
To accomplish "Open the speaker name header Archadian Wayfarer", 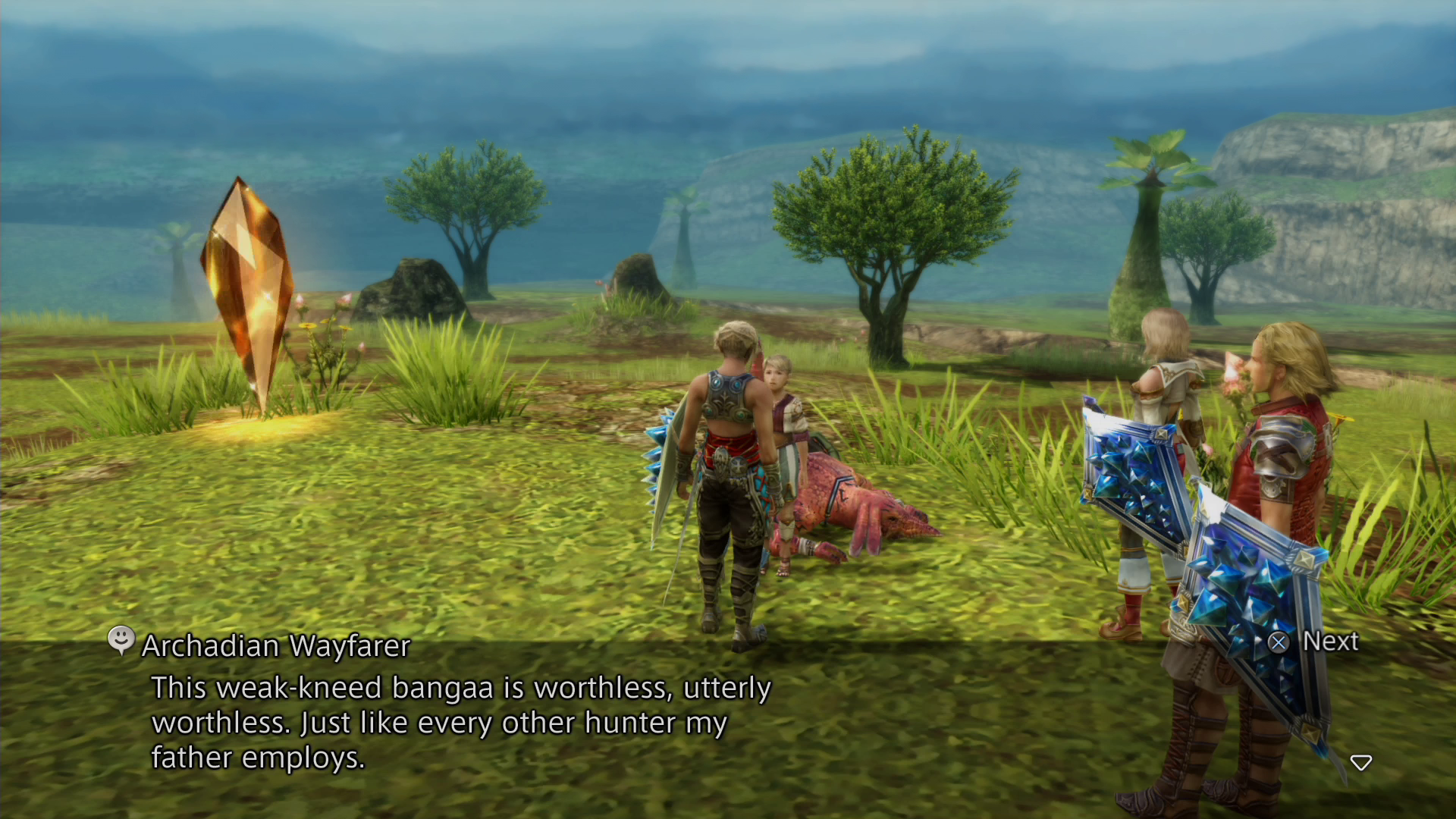I will coord(275,646).
